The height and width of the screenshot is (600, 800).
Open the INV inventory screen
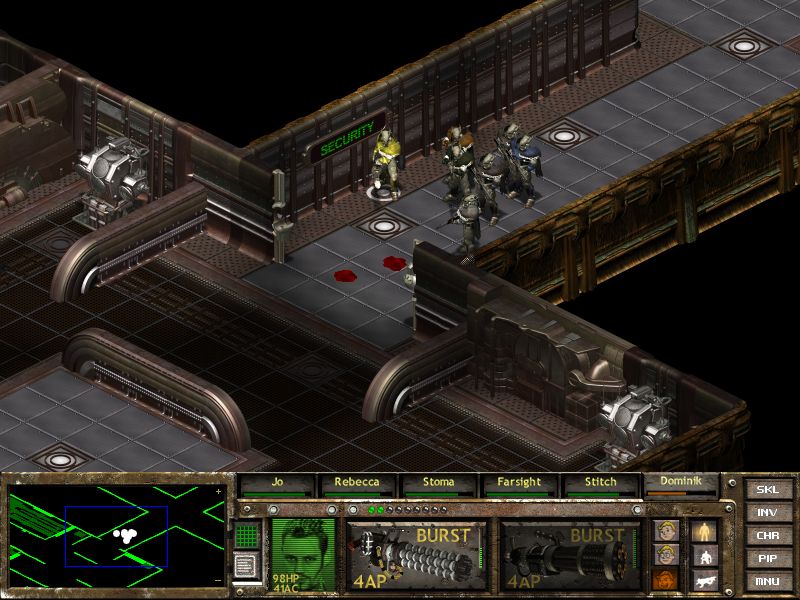[x=767, y=513]
